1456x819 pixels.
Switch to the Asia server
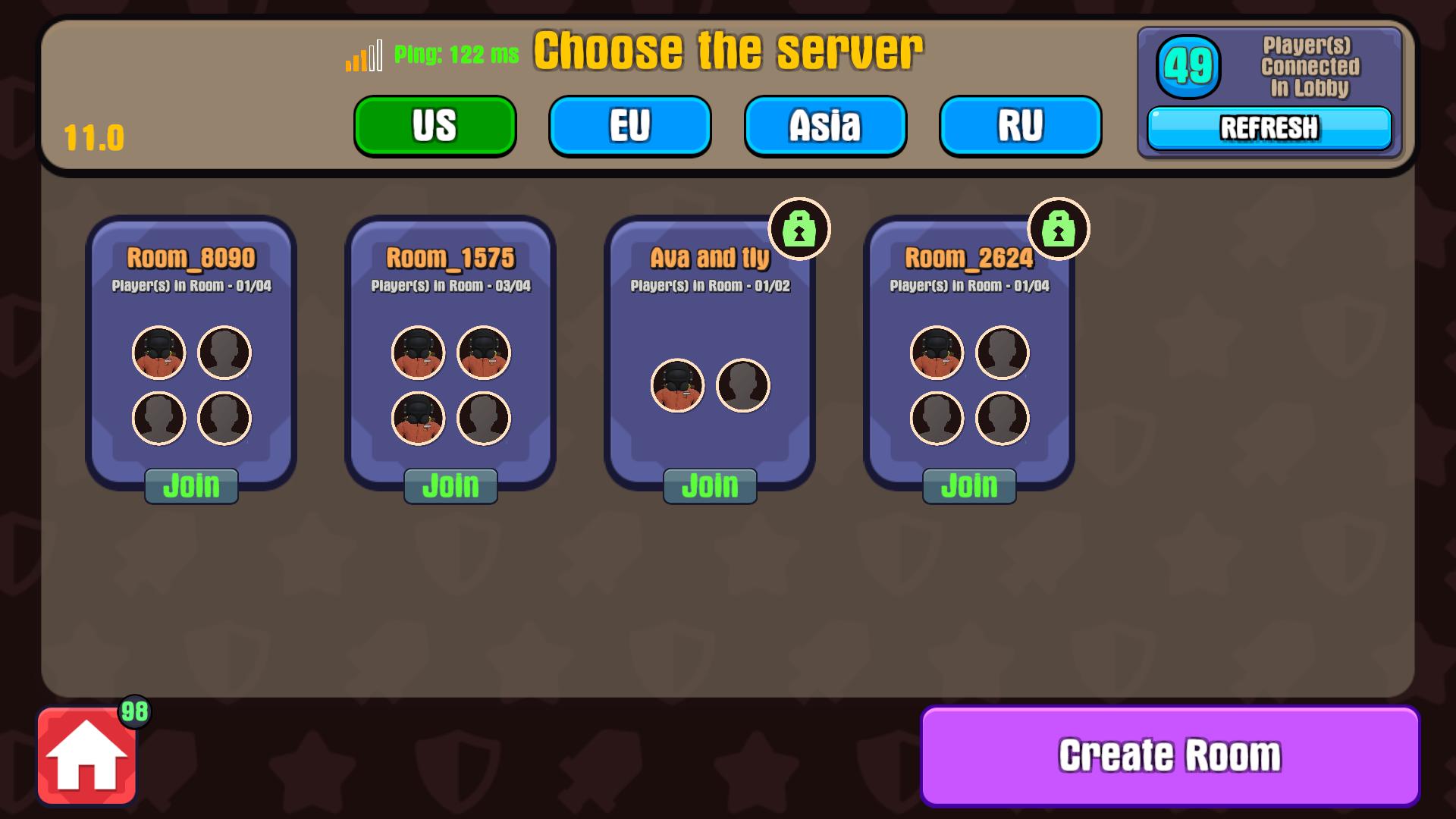click(824, 126)
